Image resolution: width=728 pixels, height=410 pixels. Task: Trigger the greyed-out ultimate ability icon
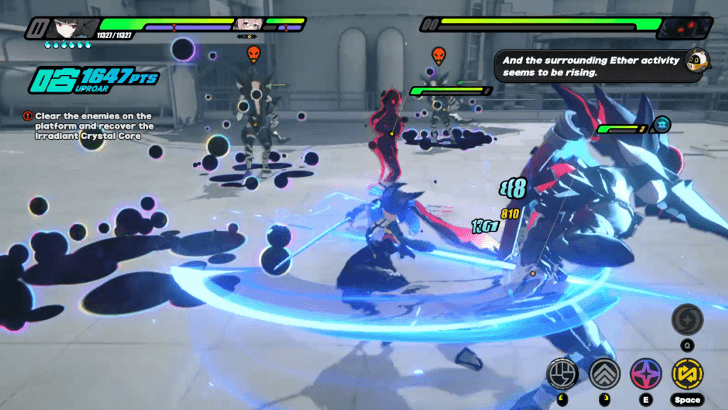point(687,320)
